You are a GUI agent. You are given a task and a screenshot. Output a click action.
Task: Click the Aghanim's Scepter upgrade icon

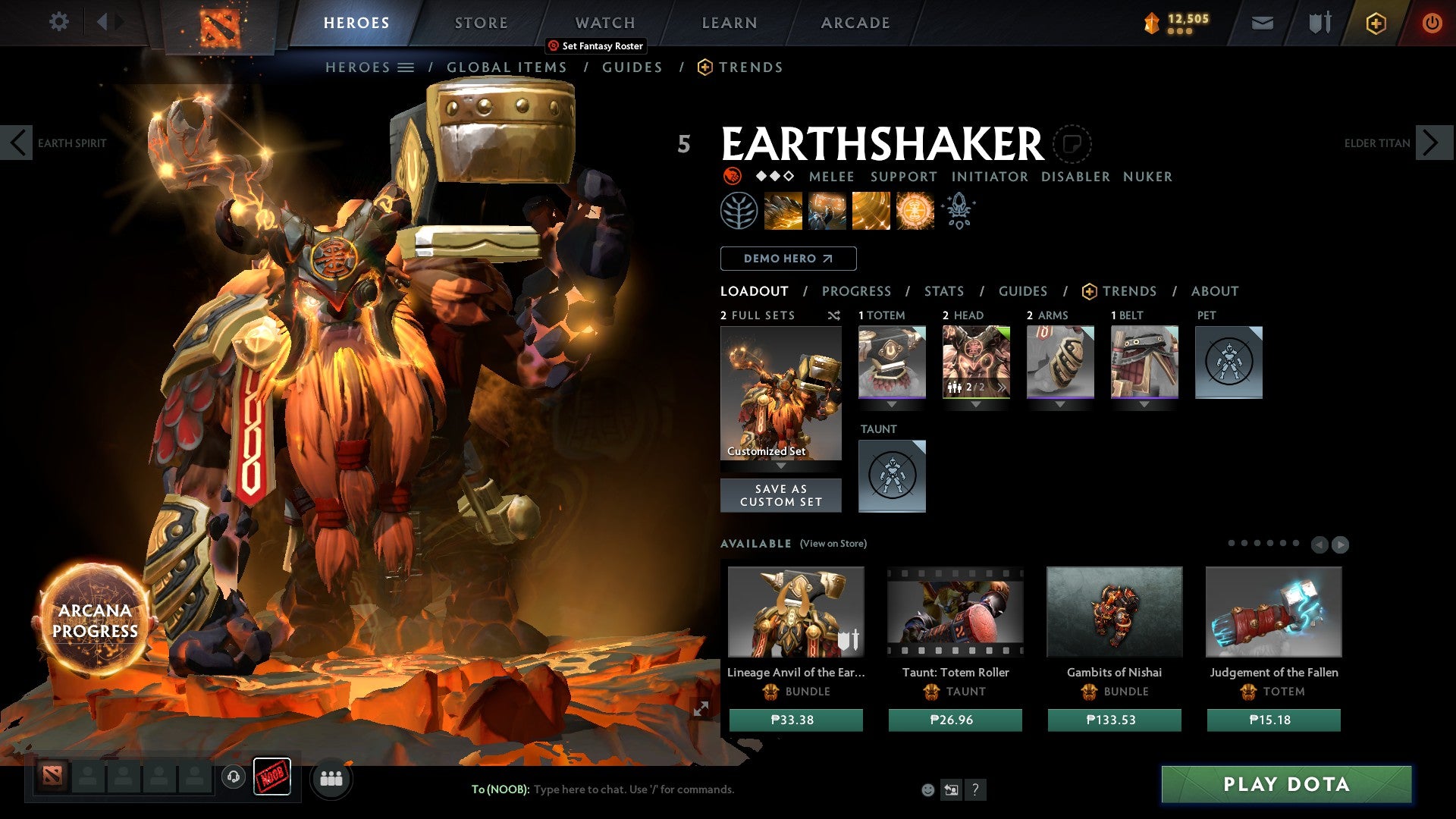coord(958,210)
